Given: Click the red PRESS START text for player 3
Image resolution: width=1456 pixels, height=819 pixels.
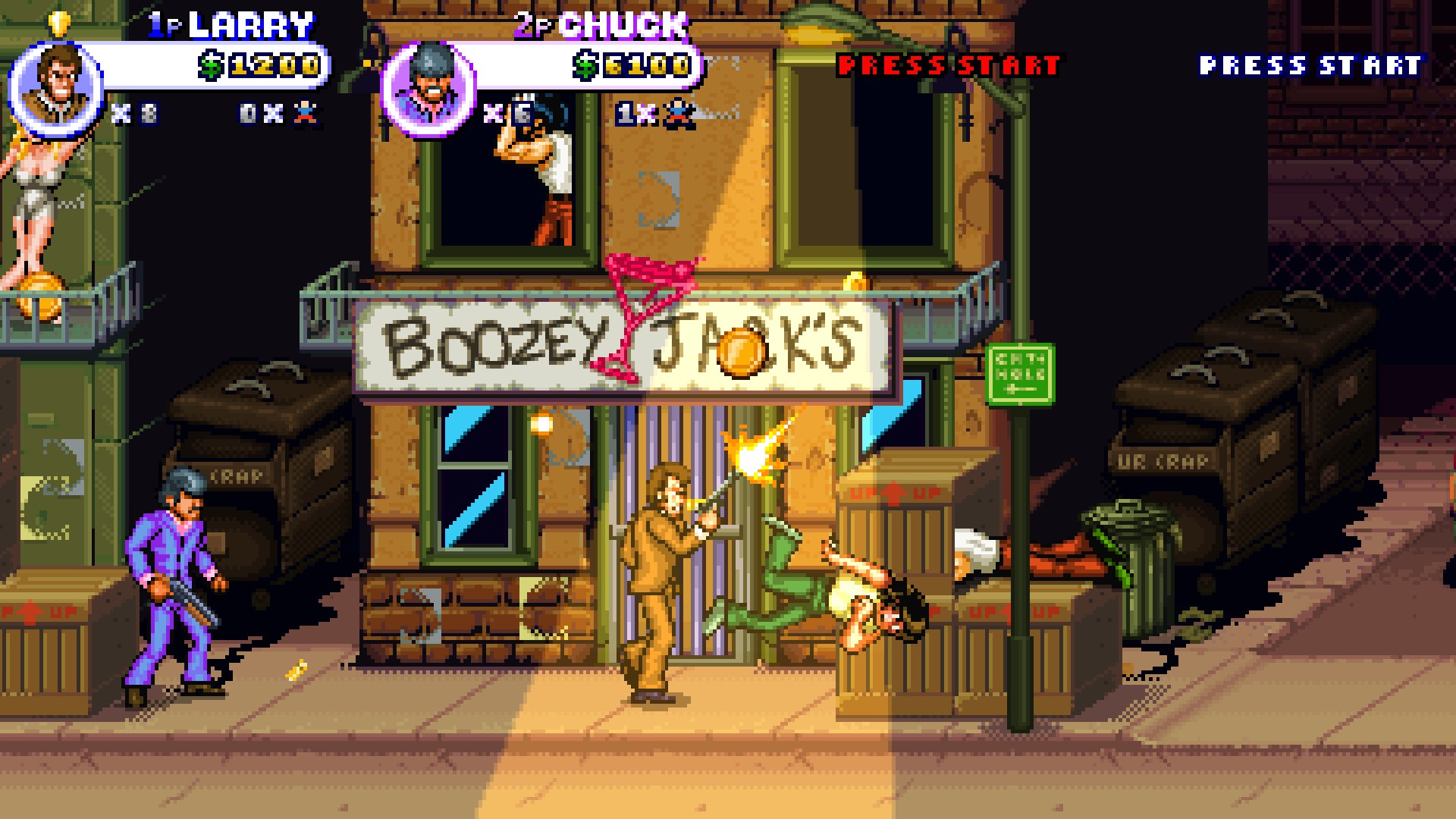Looking at the screenshot, I should click(948, 64).
